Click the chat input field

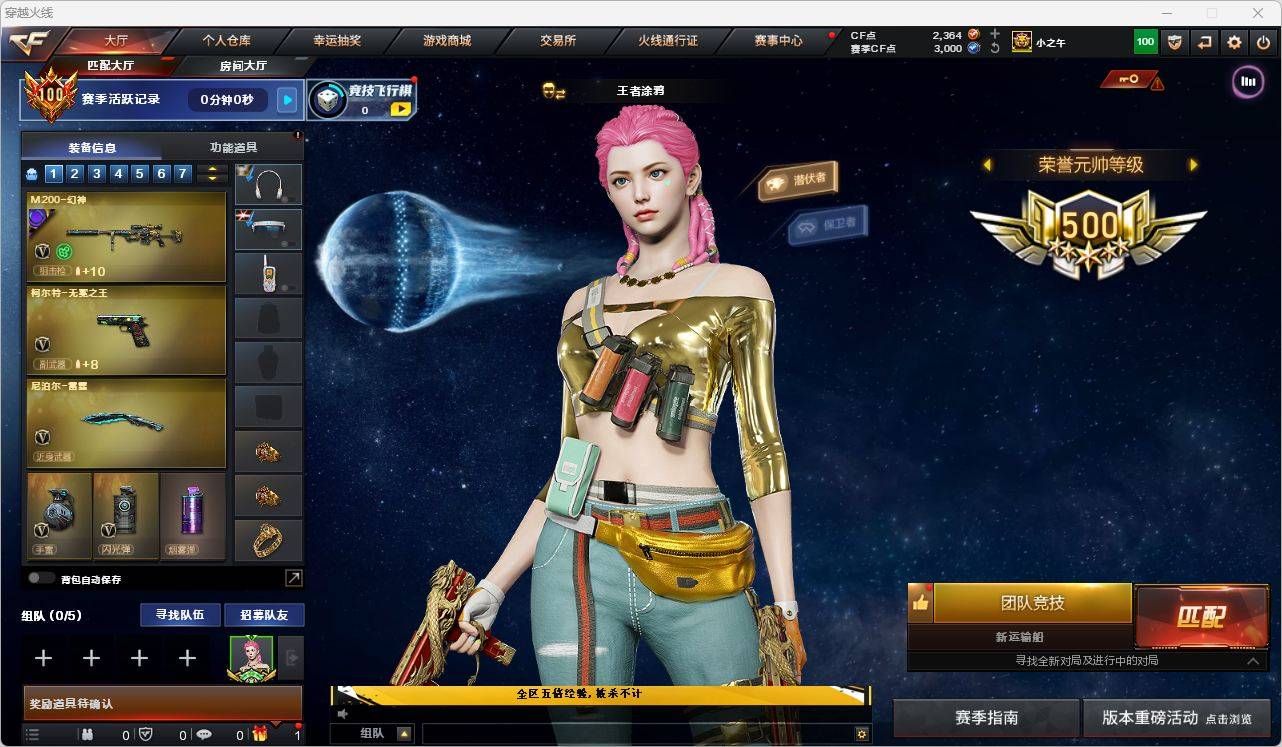(x=636, y=734)
